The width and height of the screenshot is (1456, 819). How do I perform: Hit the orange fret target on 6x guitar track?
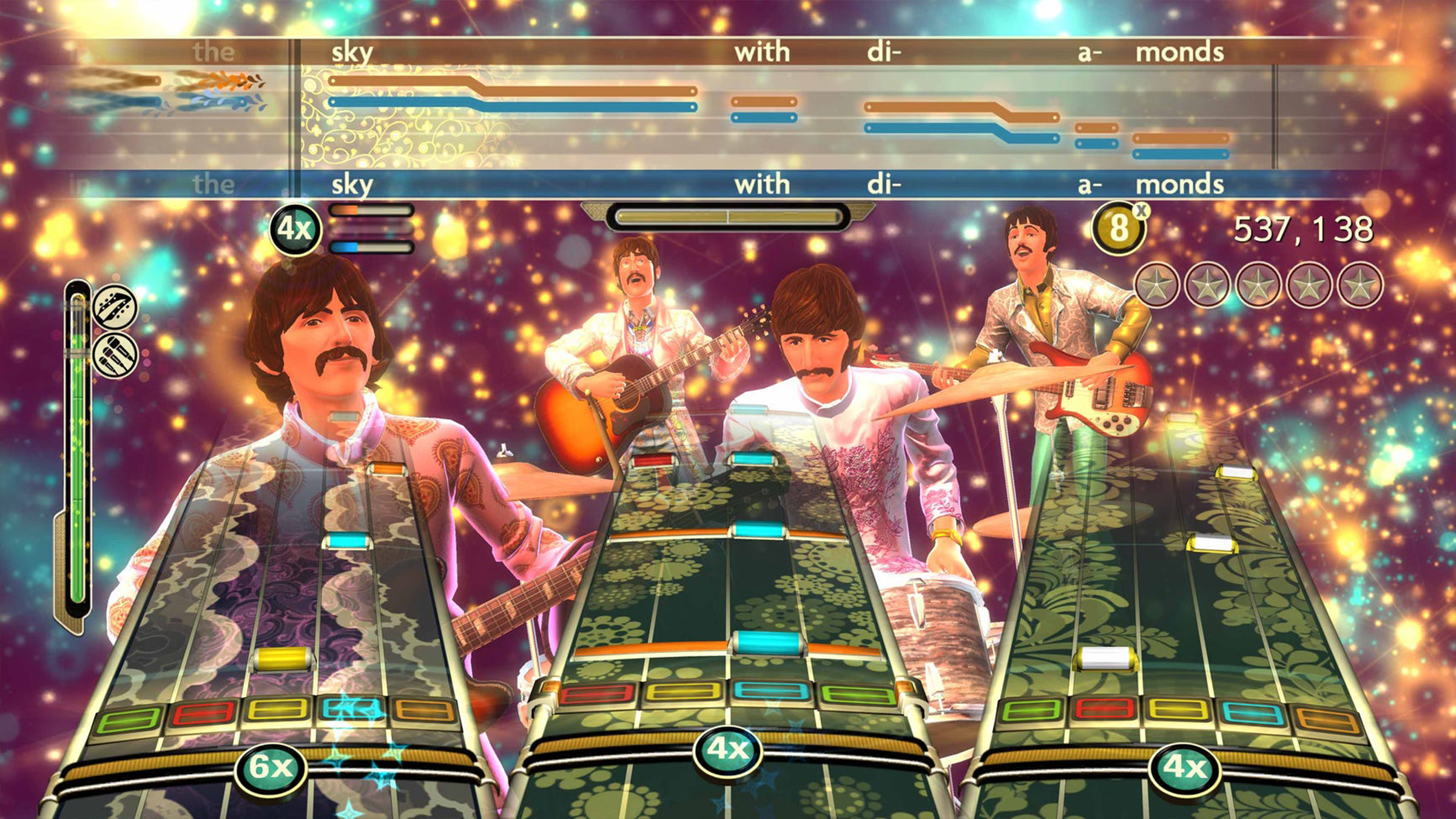pos(424,711)
